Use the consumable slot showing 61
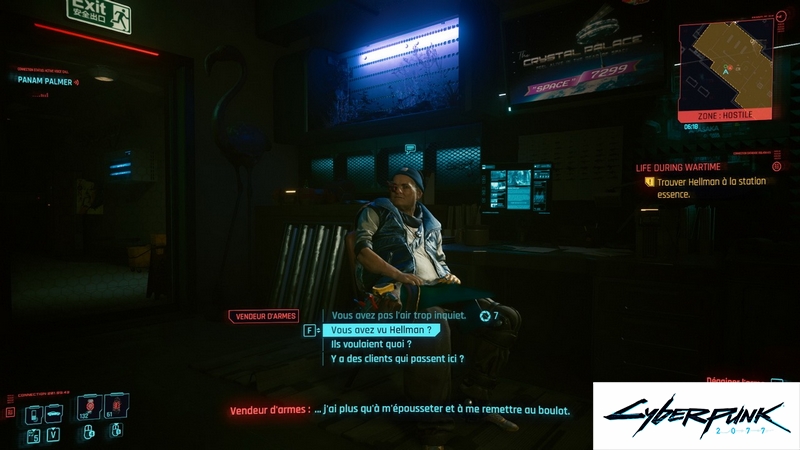The width and height of the screenshot is (800, 450). click(x=115, y=406)
